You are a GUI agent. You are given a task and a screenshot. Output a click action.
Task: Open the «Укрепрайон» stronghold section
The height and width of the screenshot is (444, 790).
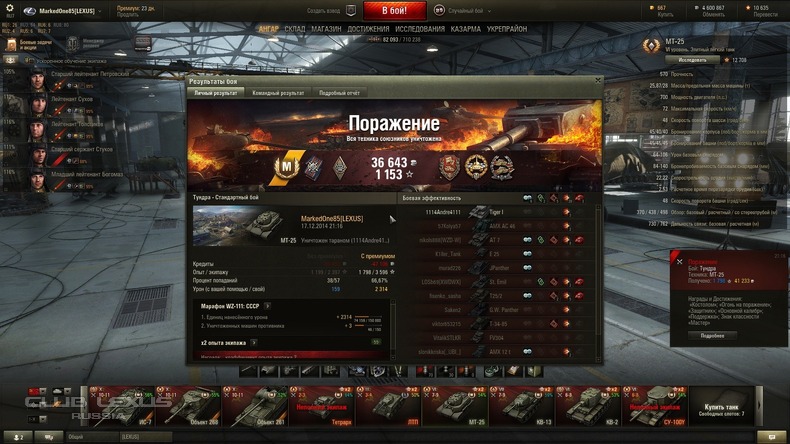(x=507, y=29)
